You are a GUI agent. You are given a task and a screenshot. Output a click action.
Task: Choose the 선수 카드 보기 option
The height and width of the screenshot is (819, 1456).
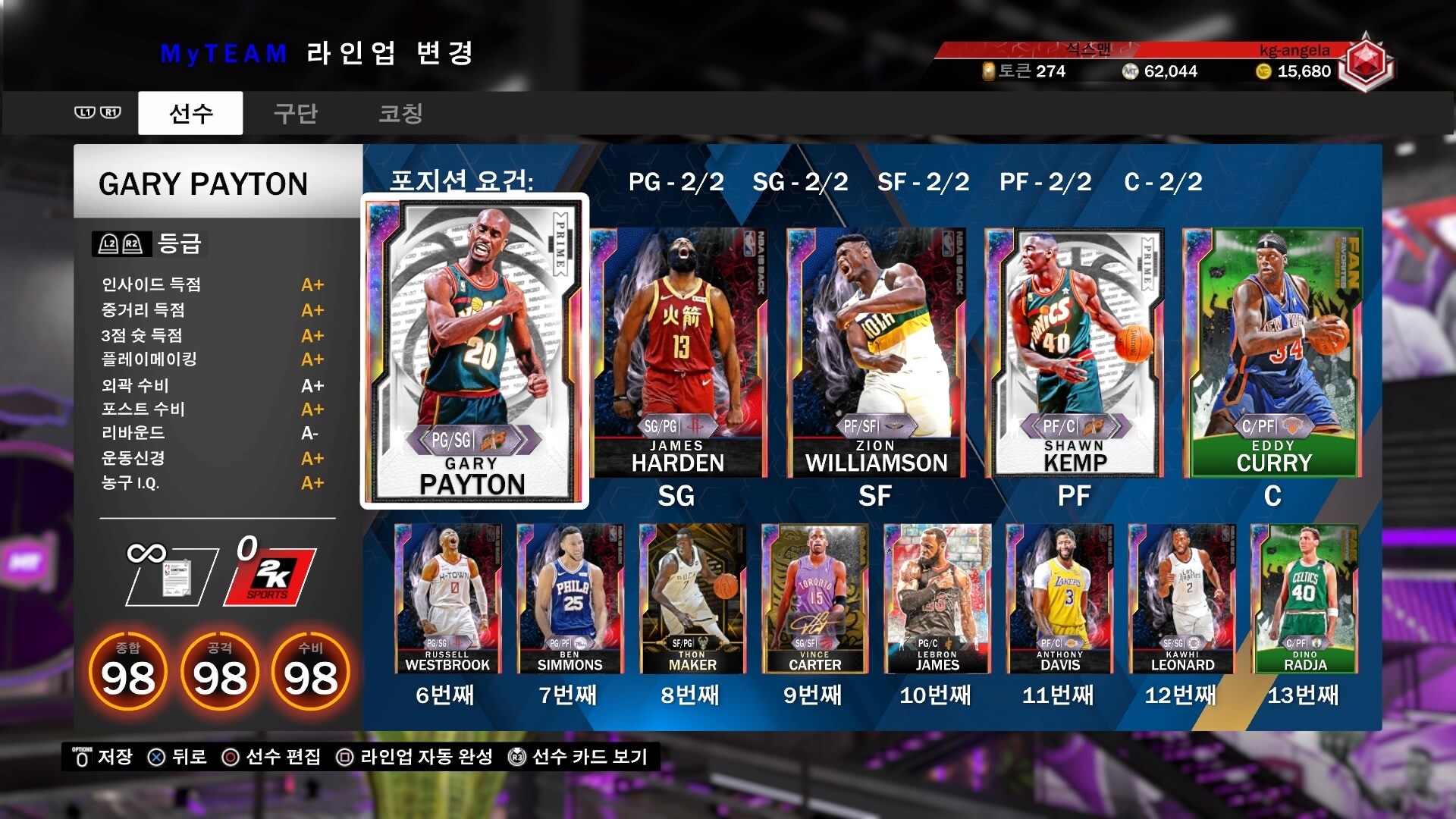[579, 757]
